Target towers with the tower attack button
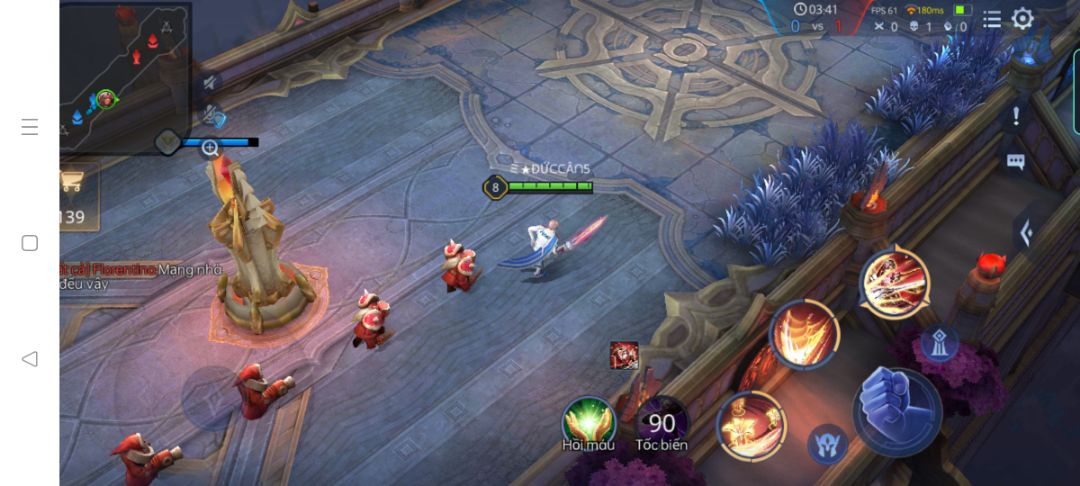1080x486 pixels. 938,343
